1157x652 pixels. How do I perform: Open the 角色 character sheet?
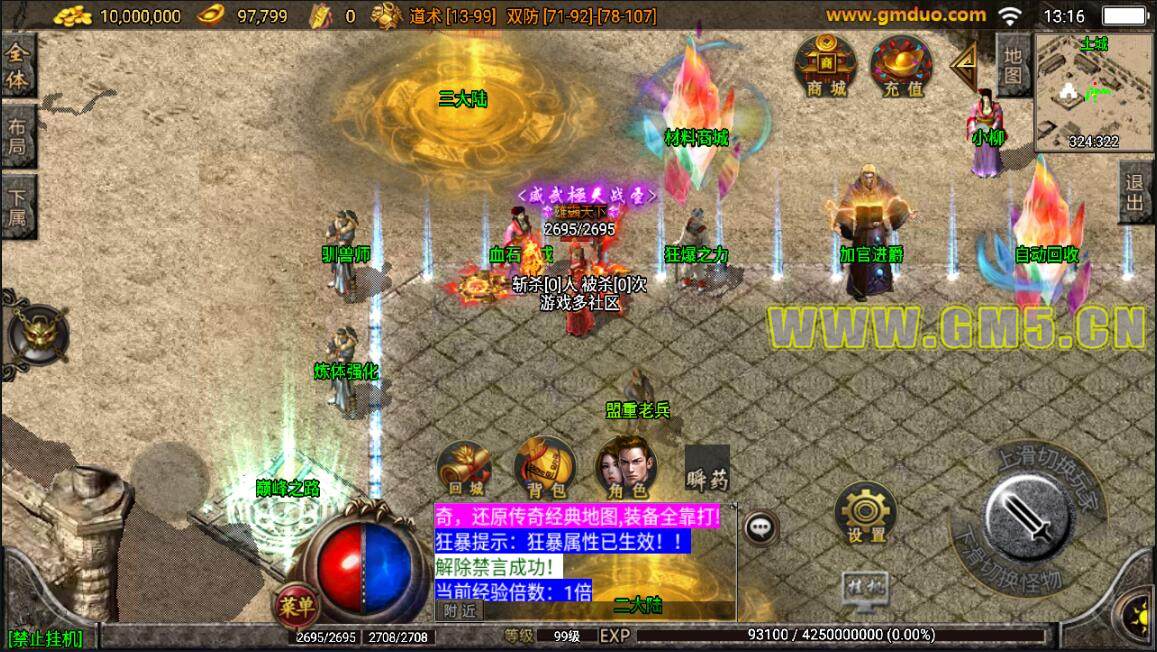pyautogui.click(x=624, y=468)
